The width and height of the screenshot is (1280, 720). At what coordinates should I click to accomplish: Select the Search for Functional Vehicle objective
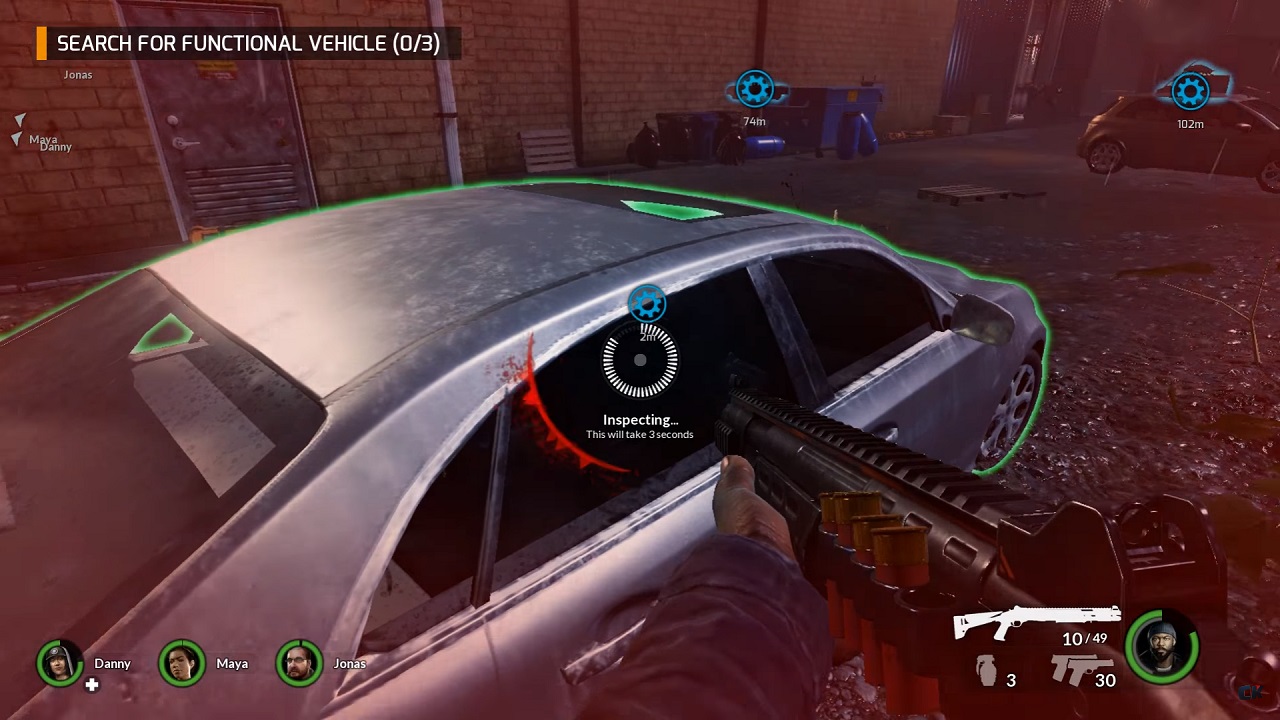[248, 44]
